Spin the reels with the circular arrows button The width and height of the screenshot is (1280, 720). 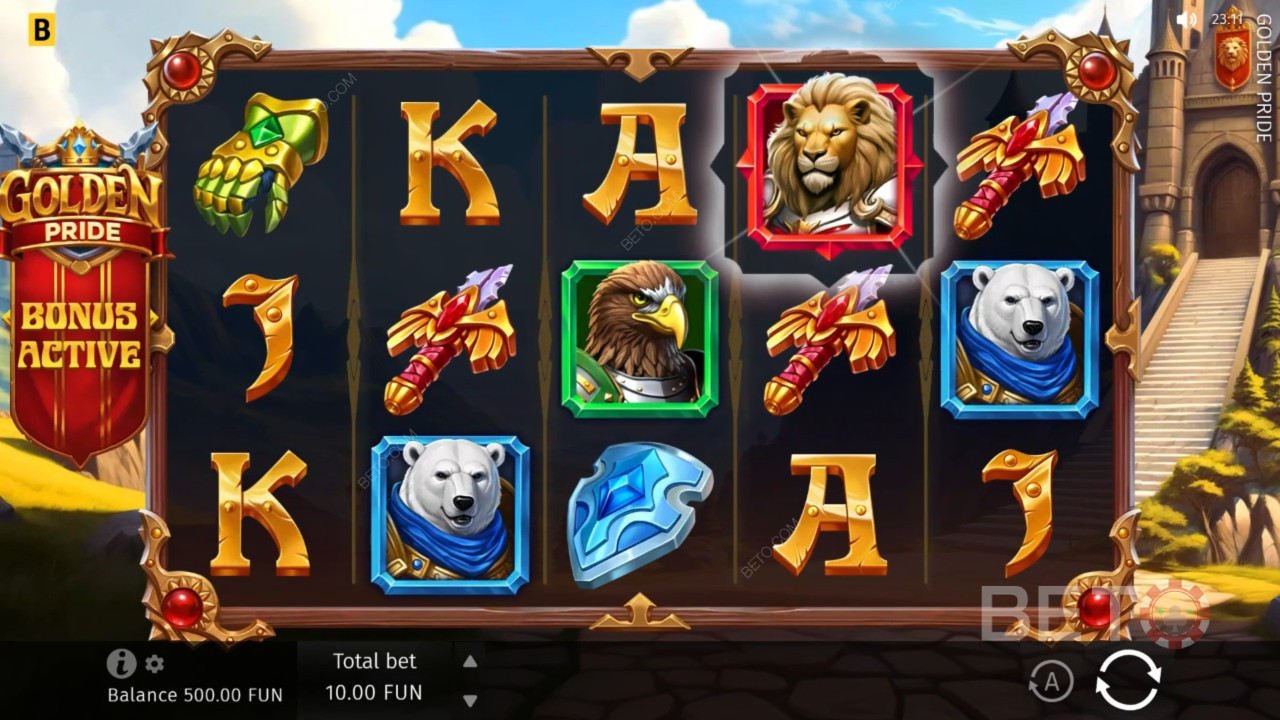1128,680
